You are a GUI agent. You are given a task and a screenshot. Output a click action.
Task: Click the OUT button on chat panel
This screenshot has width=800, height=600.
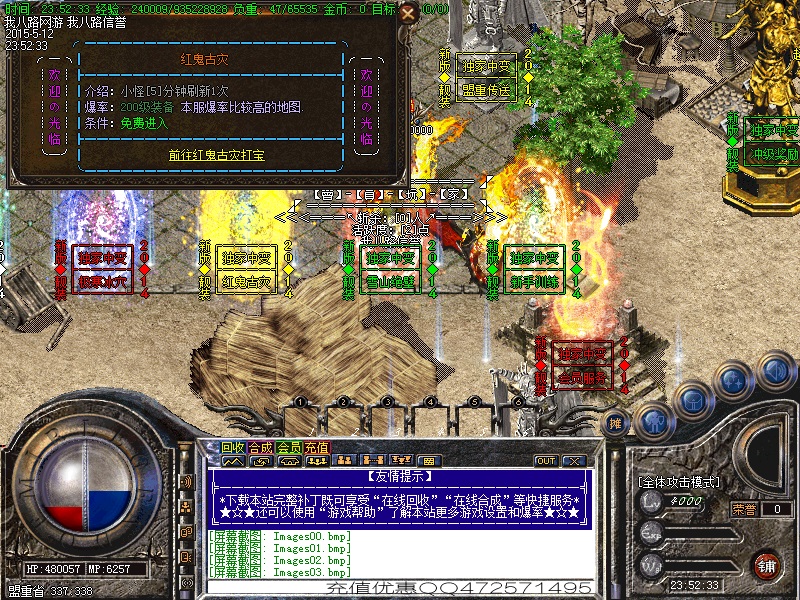[546, 461]
